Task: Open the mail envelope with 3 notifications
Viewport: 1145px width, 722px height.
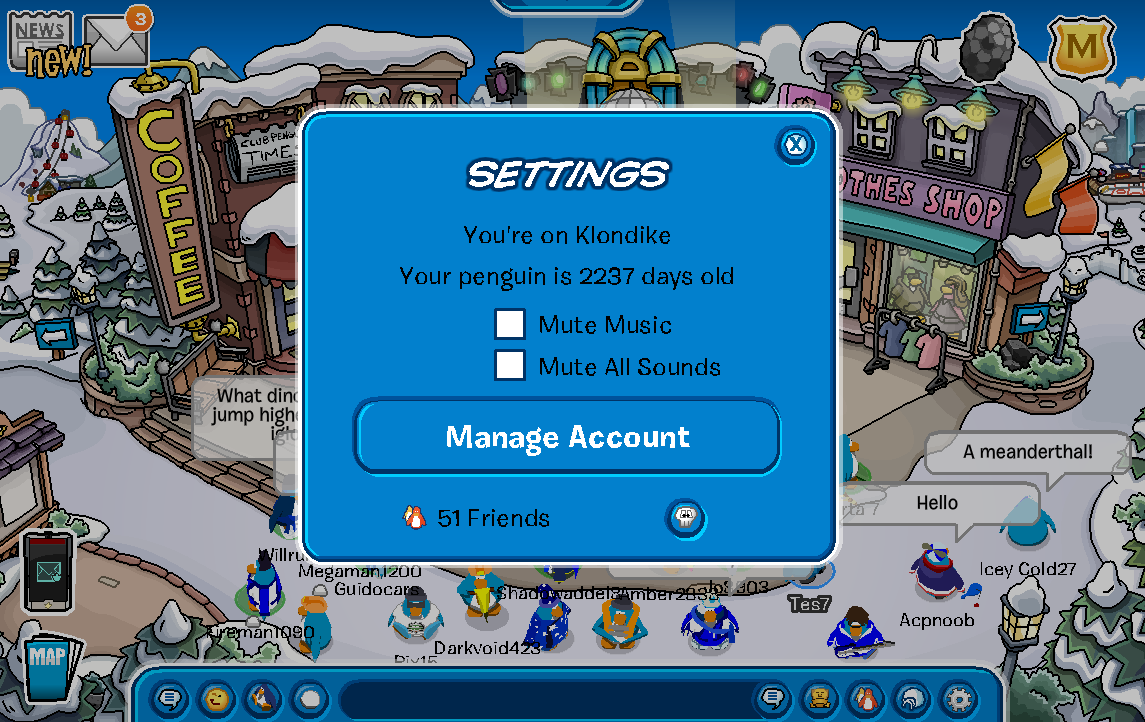Action: click(114, 40)
